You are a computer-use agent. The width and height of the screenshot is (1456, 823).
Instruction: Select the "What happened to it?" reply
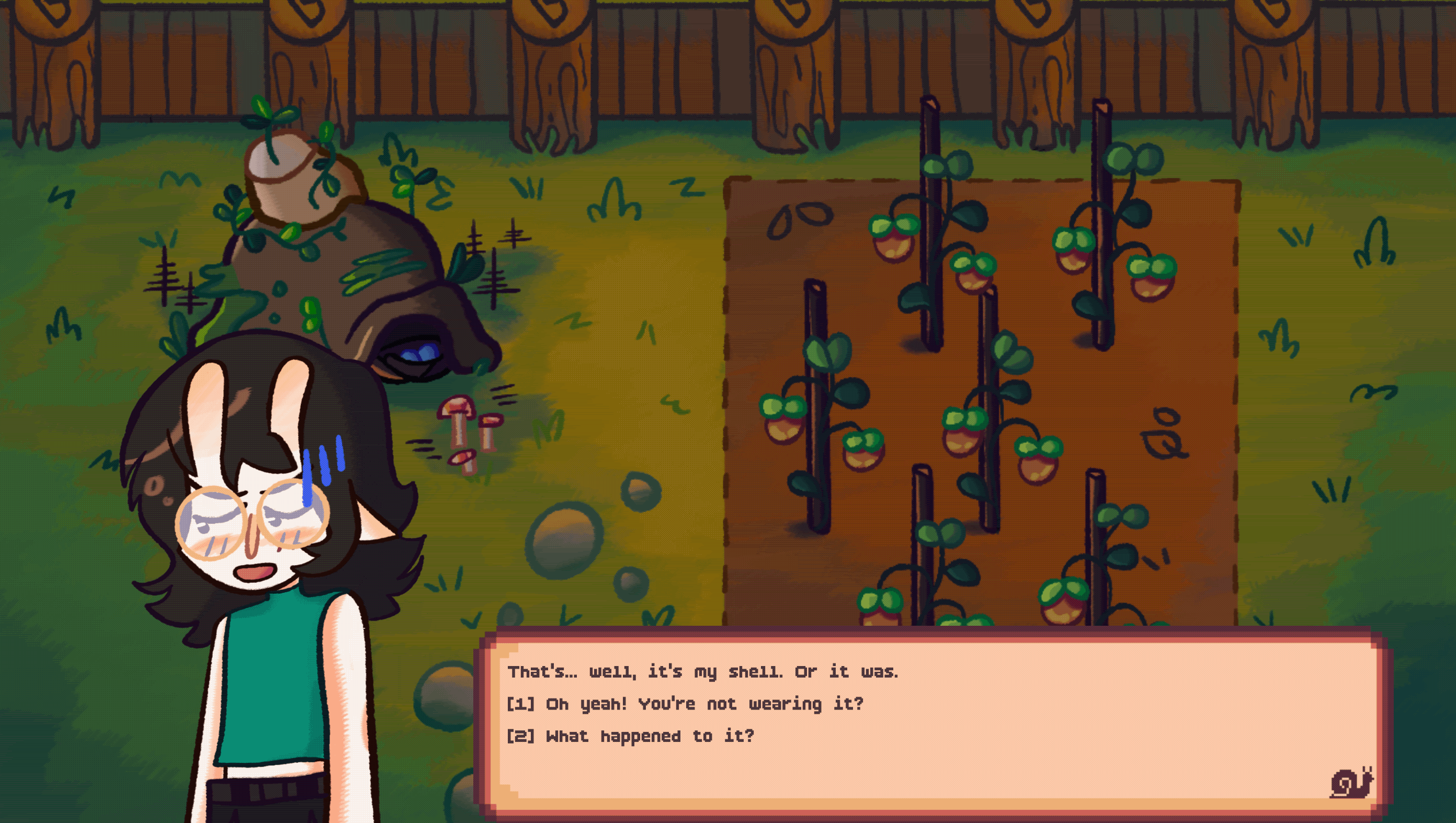click(x=630, y=737)
